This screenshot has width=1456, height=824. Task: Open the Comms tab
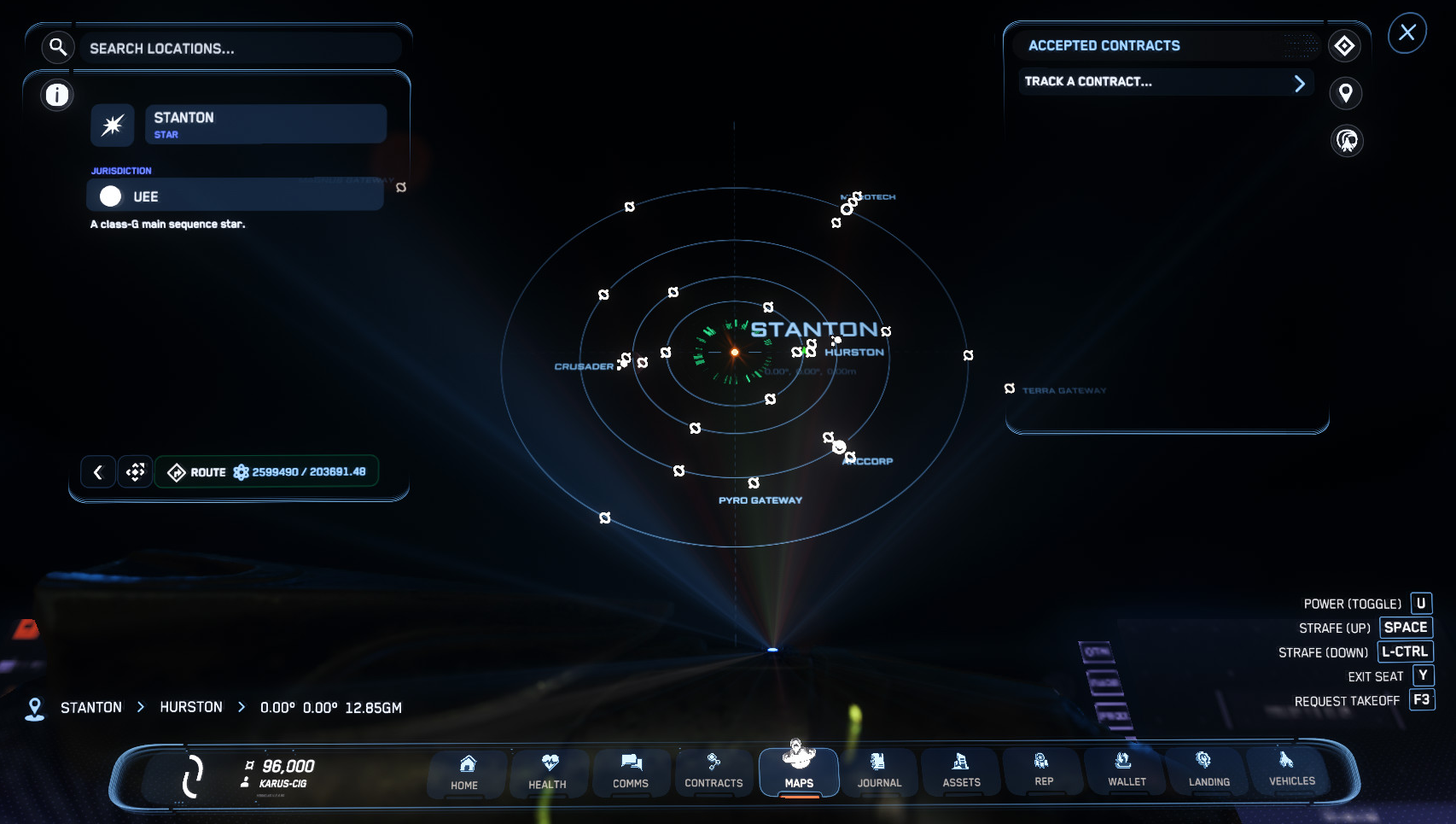[631, 772]
